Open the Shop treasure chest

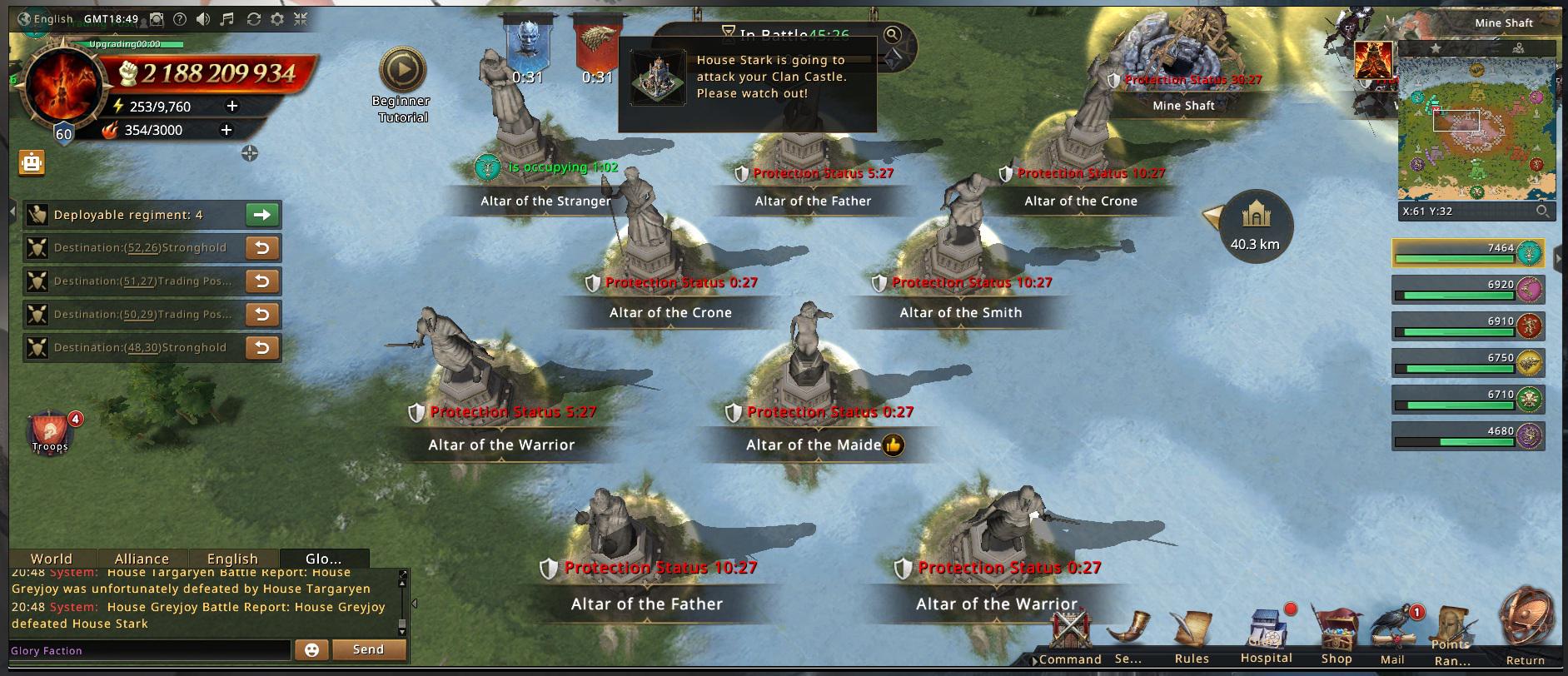click(x=1336, y=636)
